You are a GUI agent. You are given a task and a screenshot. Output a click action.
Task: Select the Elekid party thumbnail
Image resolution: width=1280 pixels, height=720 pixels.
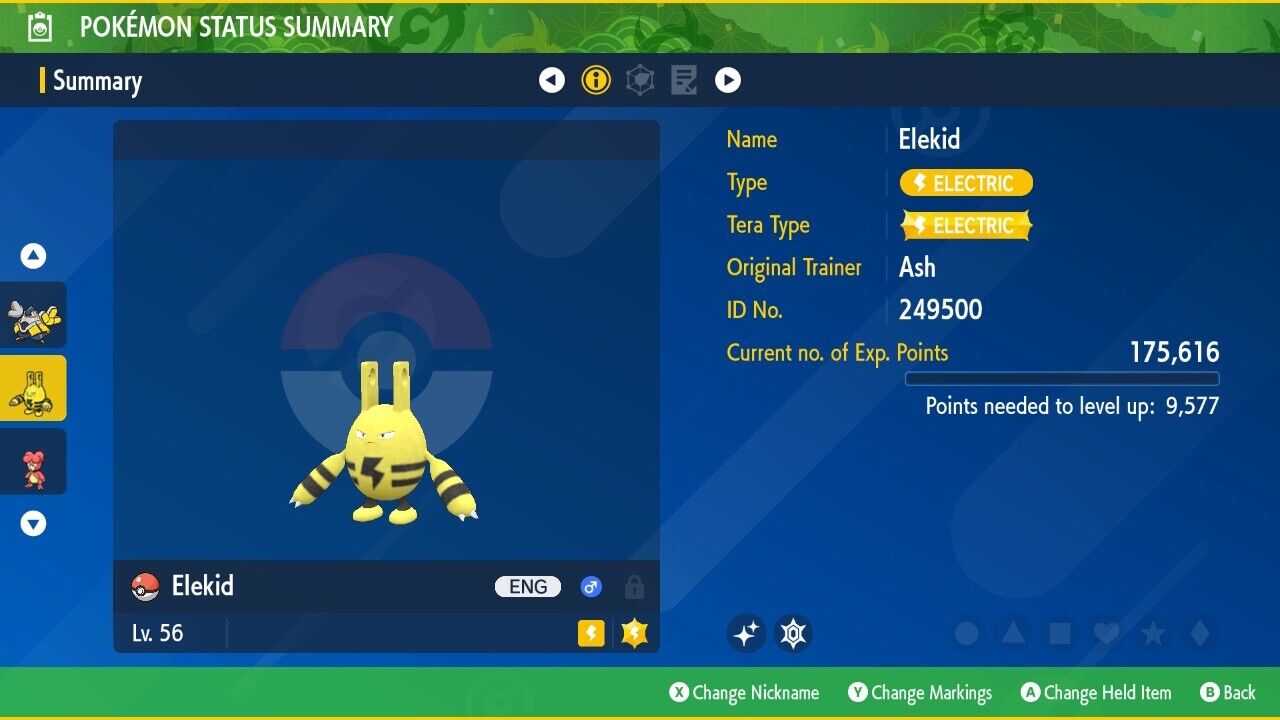pyautogui.click(x=33, y=388)
